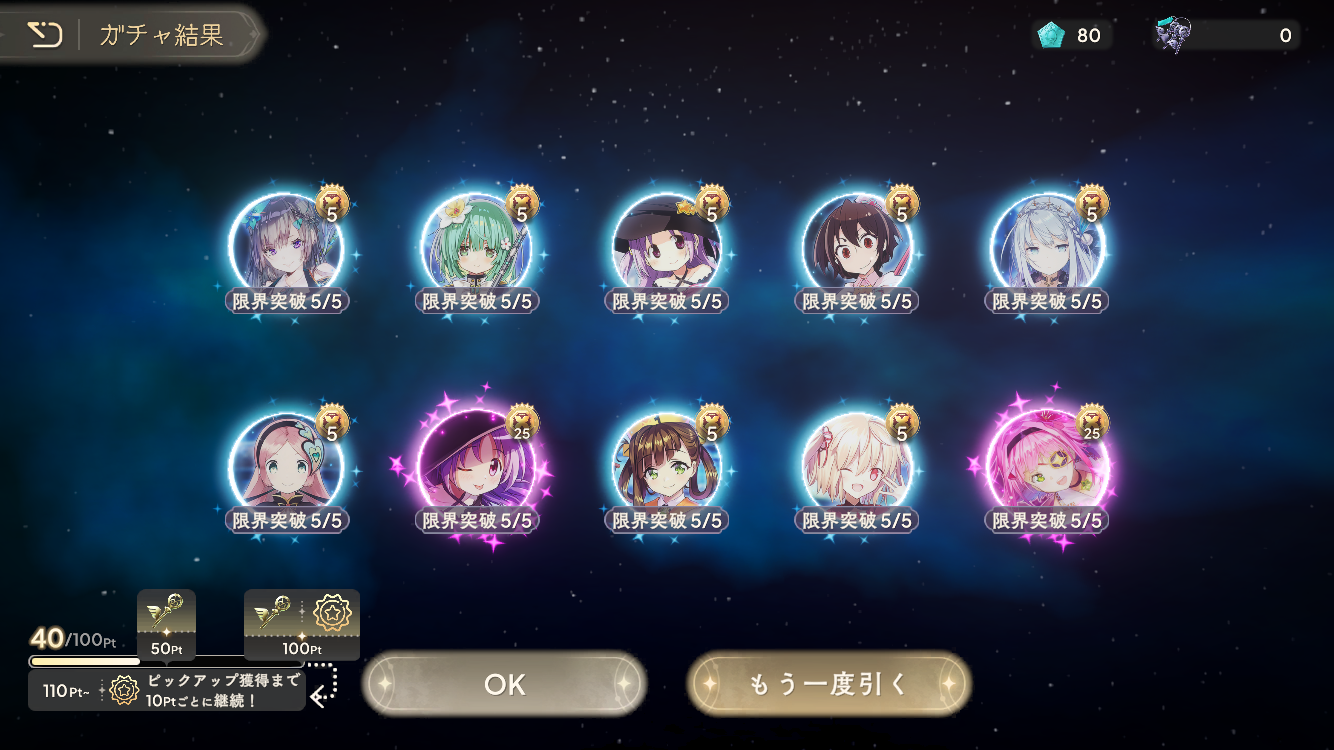Open the teal gem currency counter
This screenshot has height=750, width=1334.
(1071, 36)
